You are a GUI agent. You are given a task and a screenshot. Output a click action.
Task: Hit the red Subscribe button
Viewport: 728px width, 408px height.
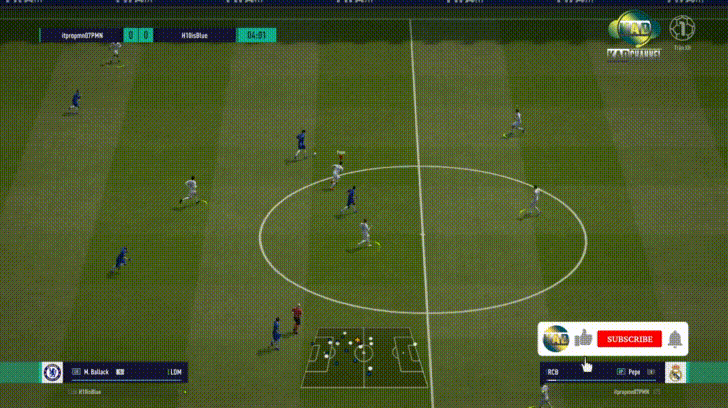click(629, 339)
